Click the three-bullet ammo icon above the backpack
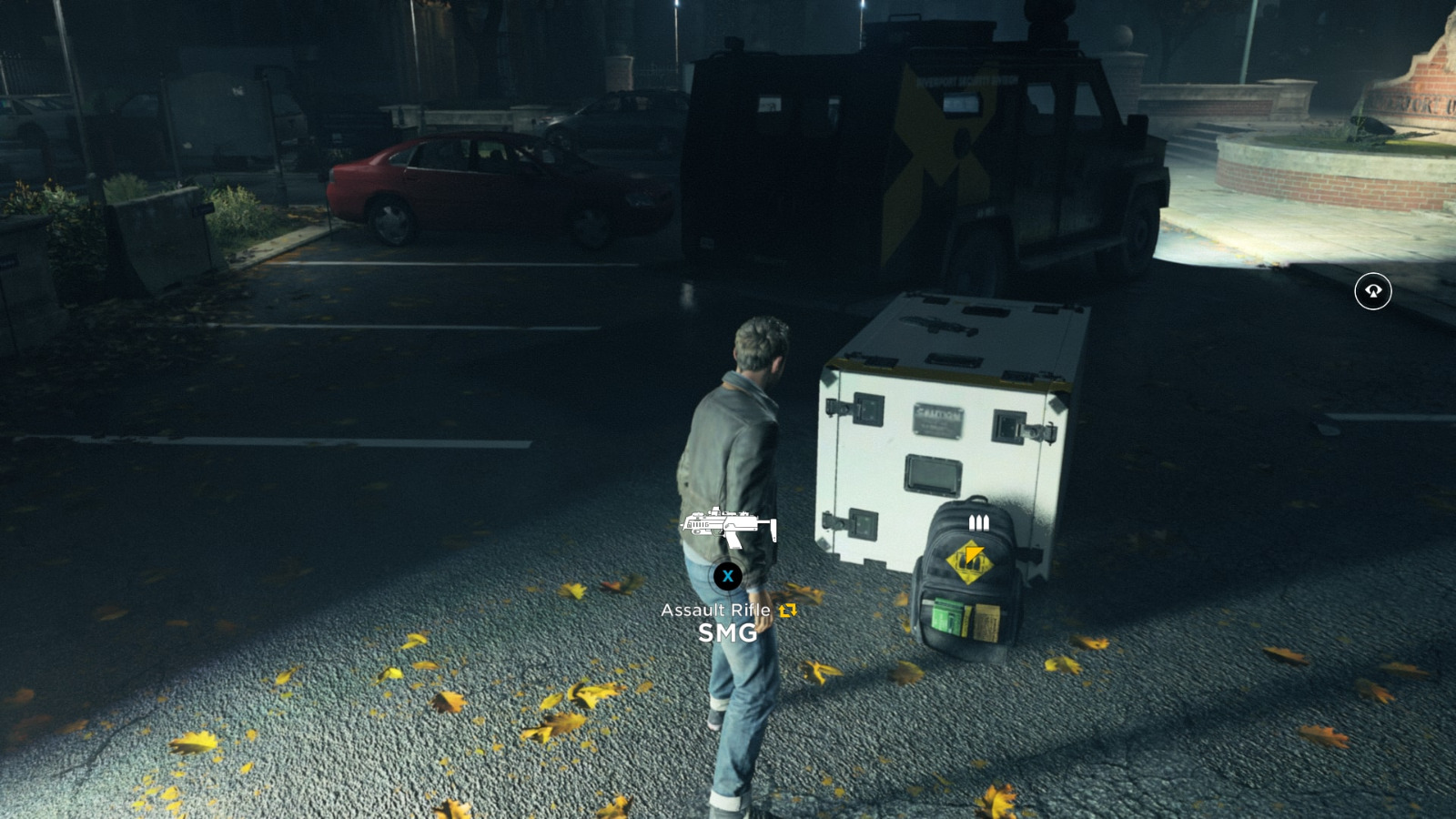The width and height of the screenshot is (1456, 819). (x=977, y=523)
